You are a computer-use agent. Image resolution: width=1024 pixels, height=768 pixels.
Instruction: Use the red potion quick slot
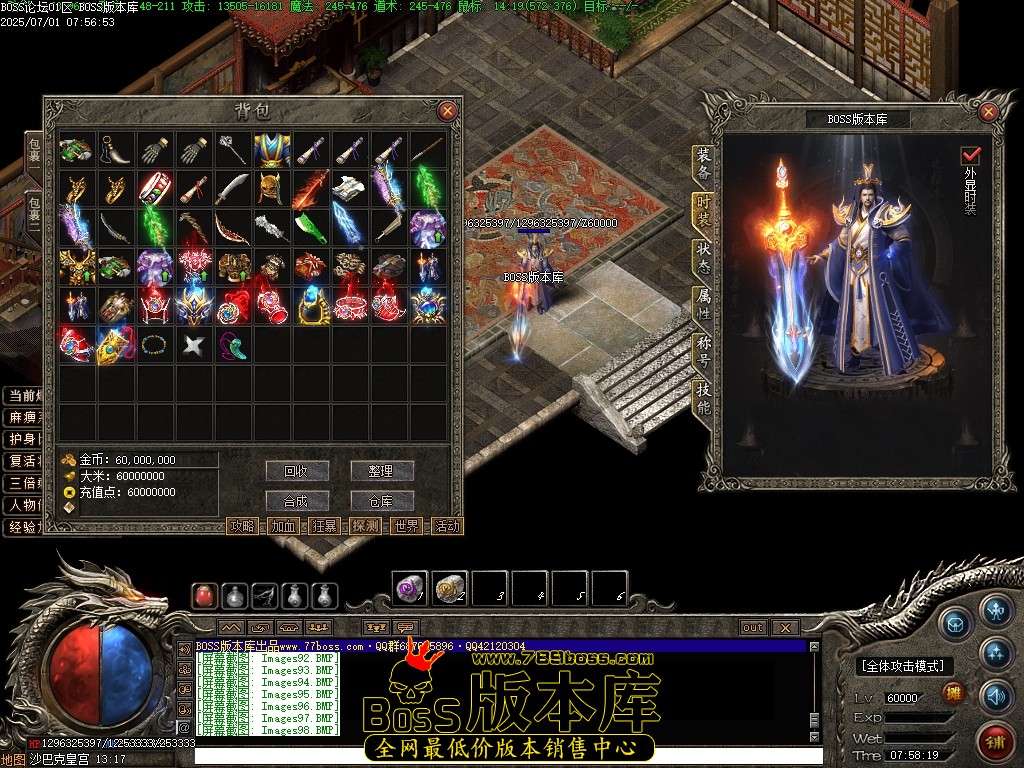click(205, 596)
